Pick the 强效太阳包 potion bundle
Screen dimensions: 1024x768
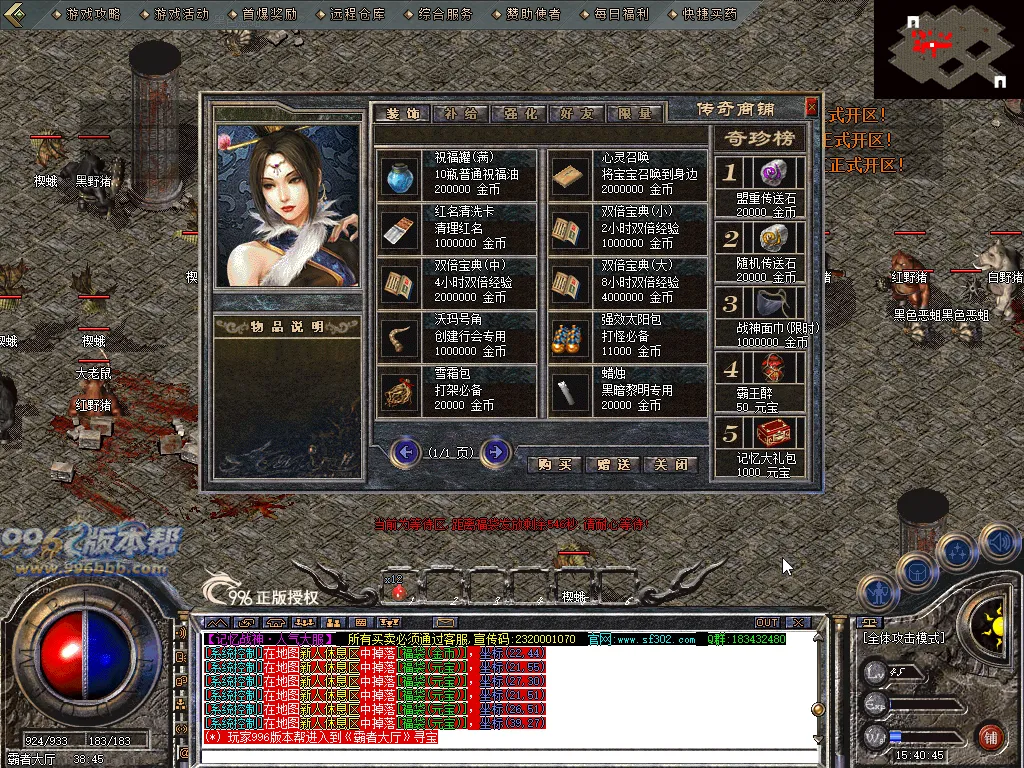[x=571, y=337]
